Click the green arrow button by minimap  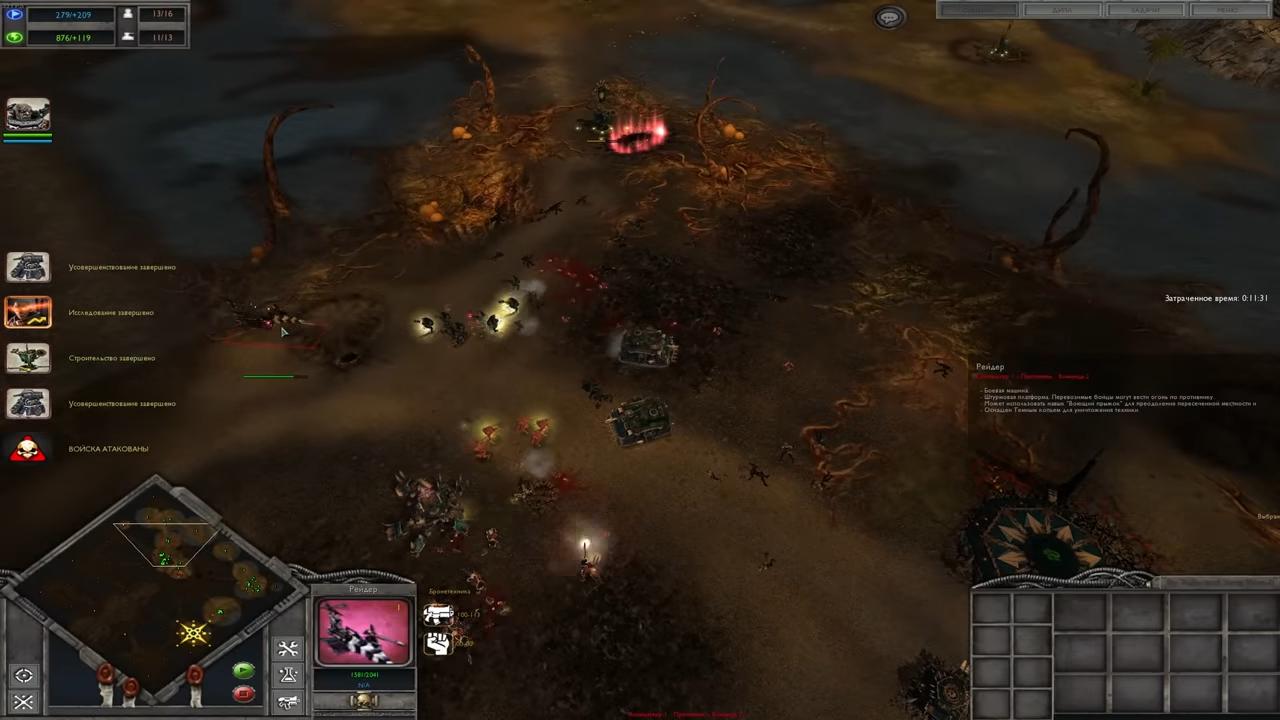pos(243,671)
